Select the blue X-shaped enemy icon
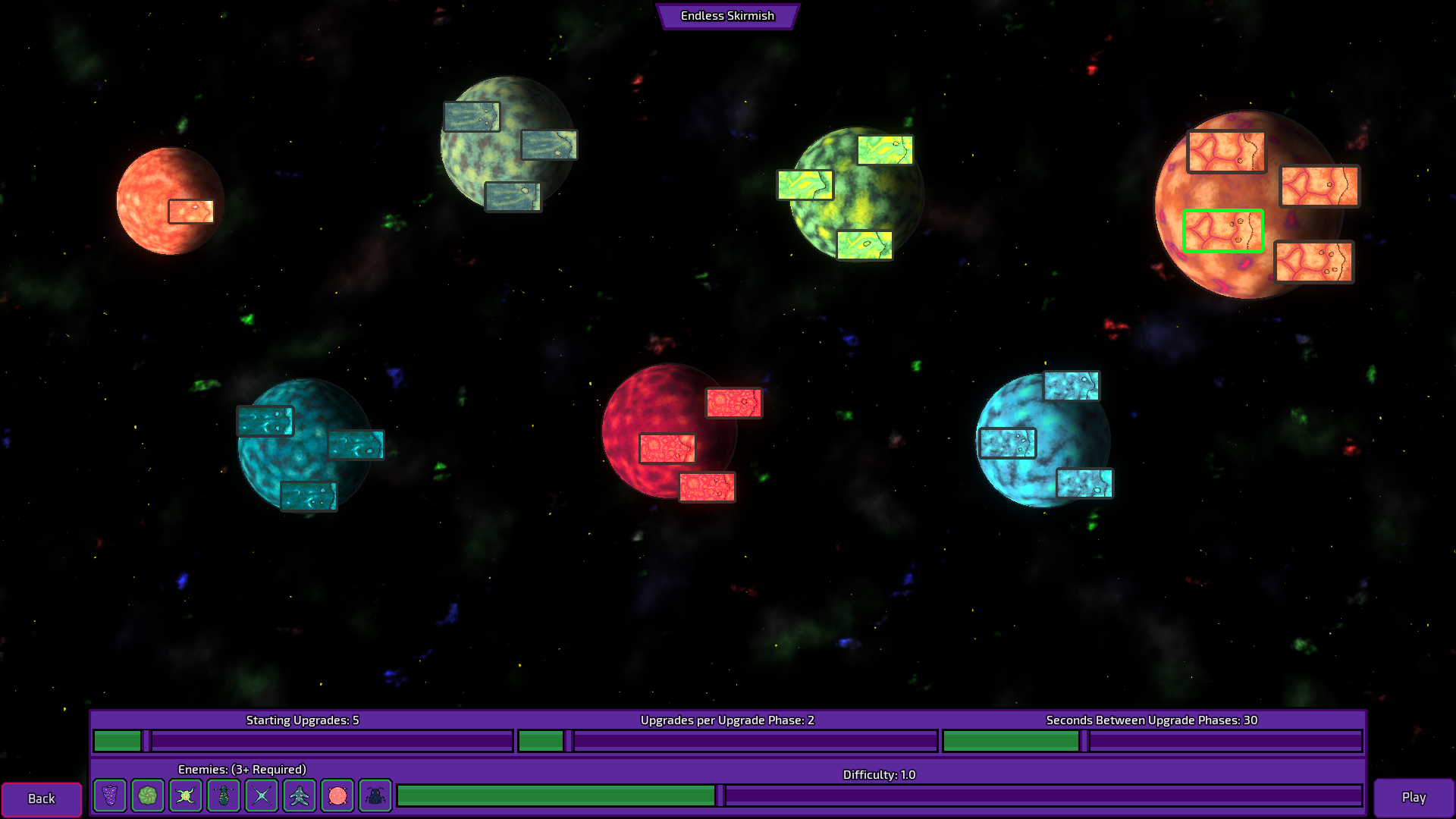Viewport: 1456px width, 819px height. [261, 795]
